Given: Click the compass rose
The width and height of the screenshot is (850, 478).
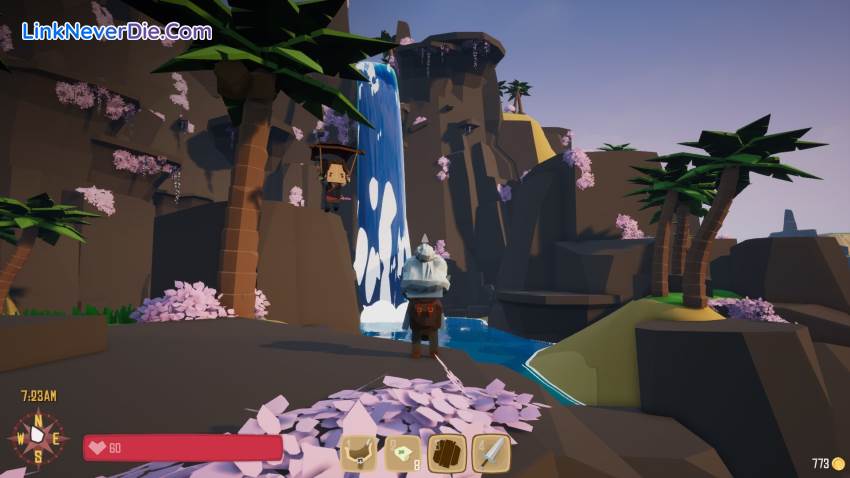Looking at the screenshot, I should pyautogui.click(x=37, y=437).
